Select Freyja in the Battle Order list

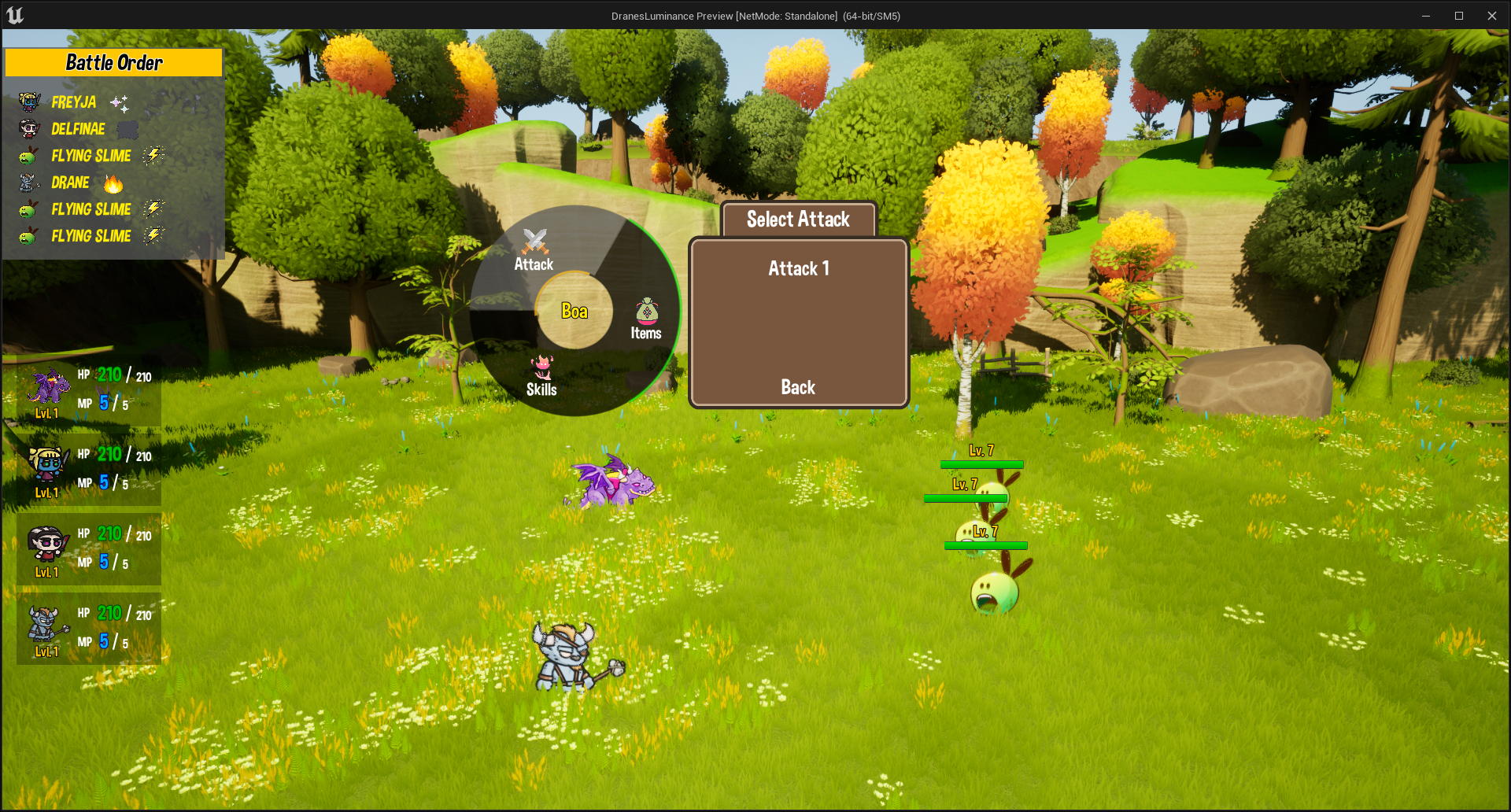[74, 102]
